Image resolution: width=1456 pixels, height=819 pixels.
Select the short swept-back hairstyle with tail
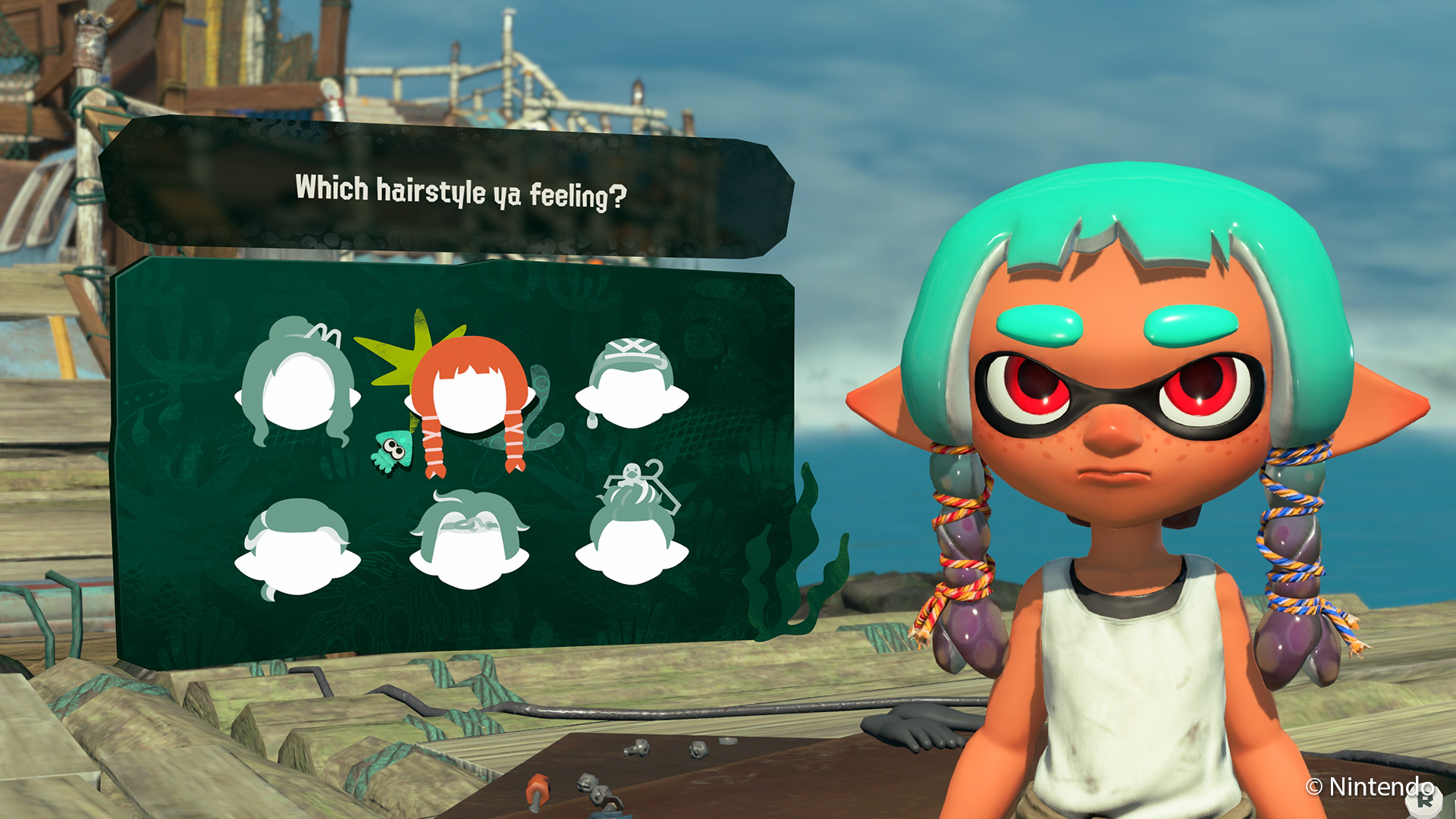coord(297,548)
